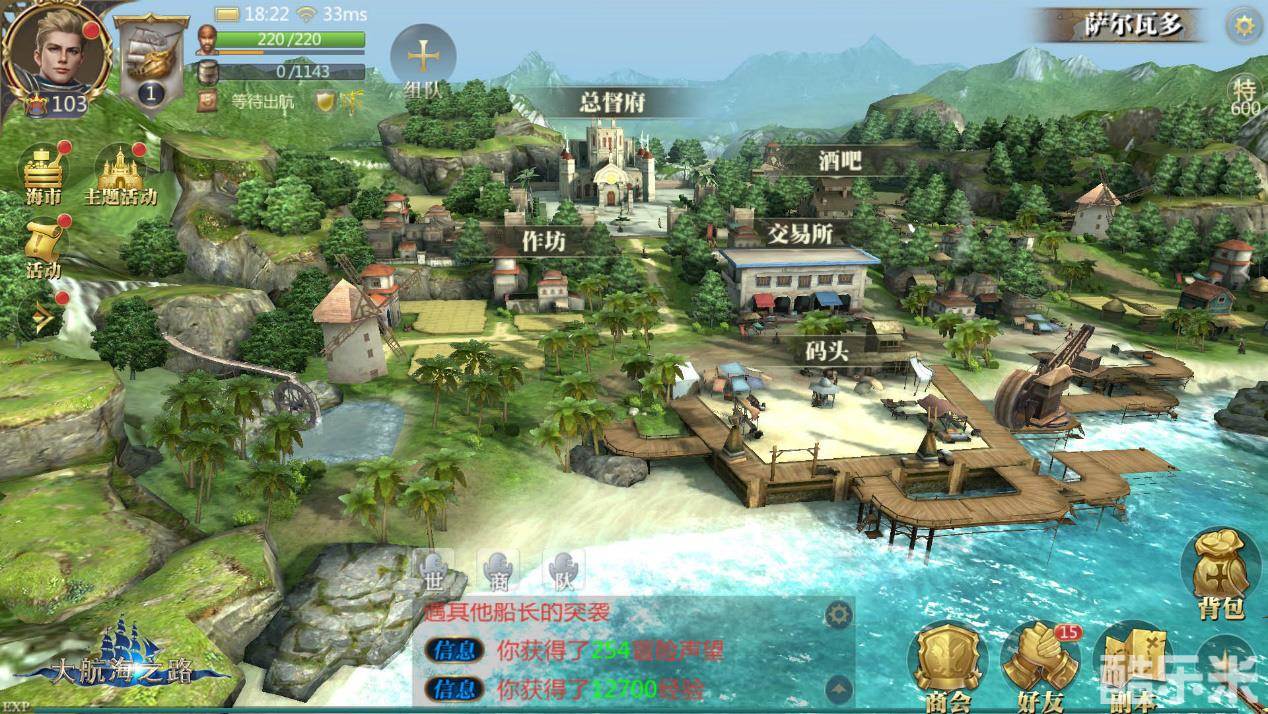Screen dimensions: 1268x714
Task: Enter the 酒吧 tavern
Action: pos(839,160)
